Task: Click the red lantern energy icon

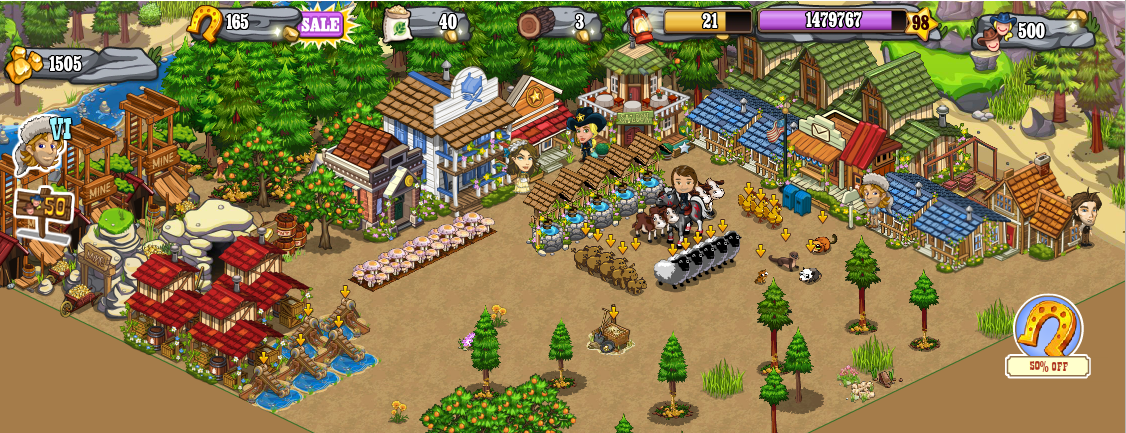Action: (x=641, y=23)
